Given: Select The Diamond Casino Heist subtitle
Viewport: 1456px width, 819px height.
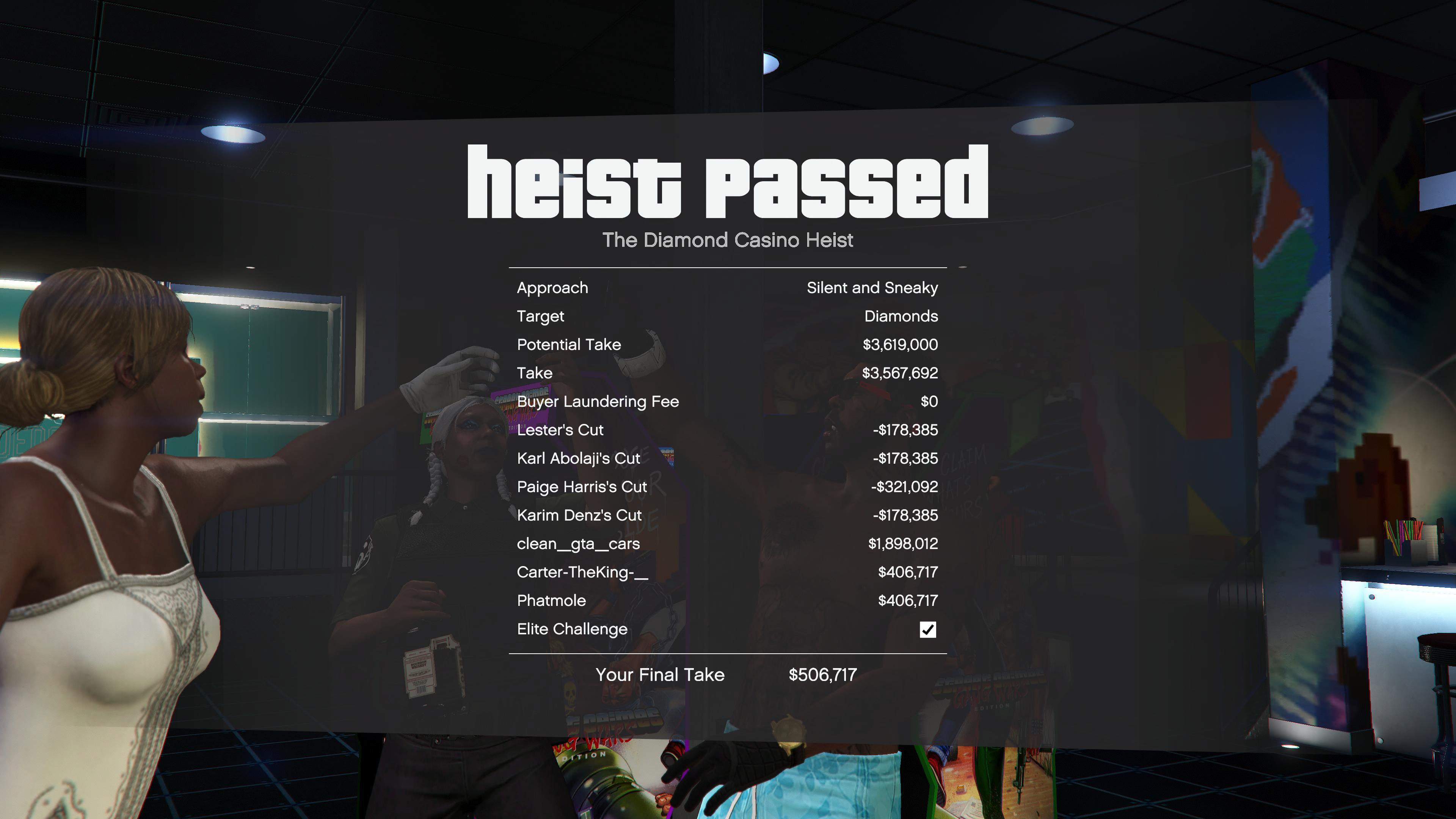Looking at the screenshot, I should pos(728,240).
